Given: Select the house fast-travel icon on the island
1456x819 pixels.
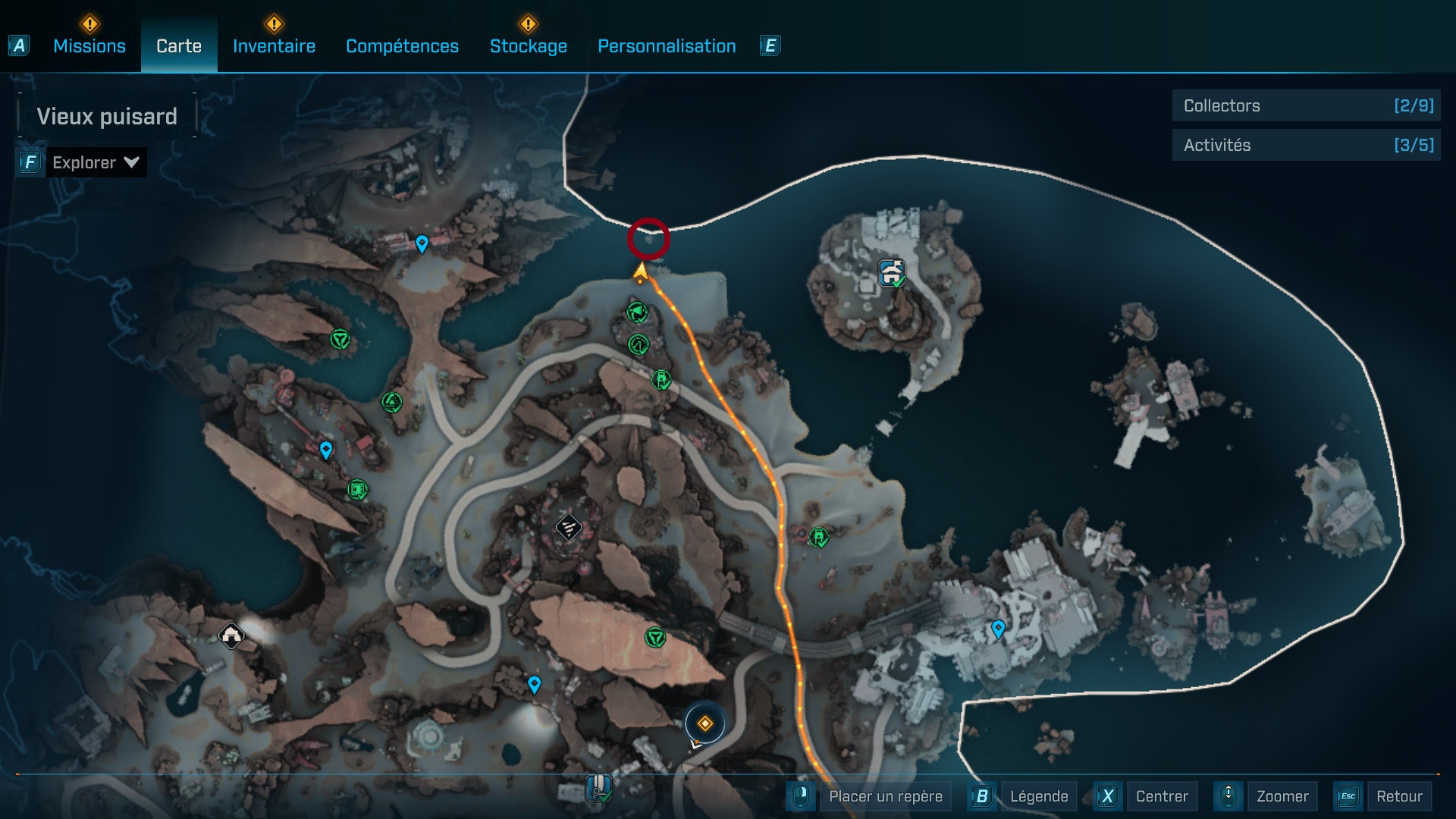Looking at the screenshot, I should [x=892, y=271].
